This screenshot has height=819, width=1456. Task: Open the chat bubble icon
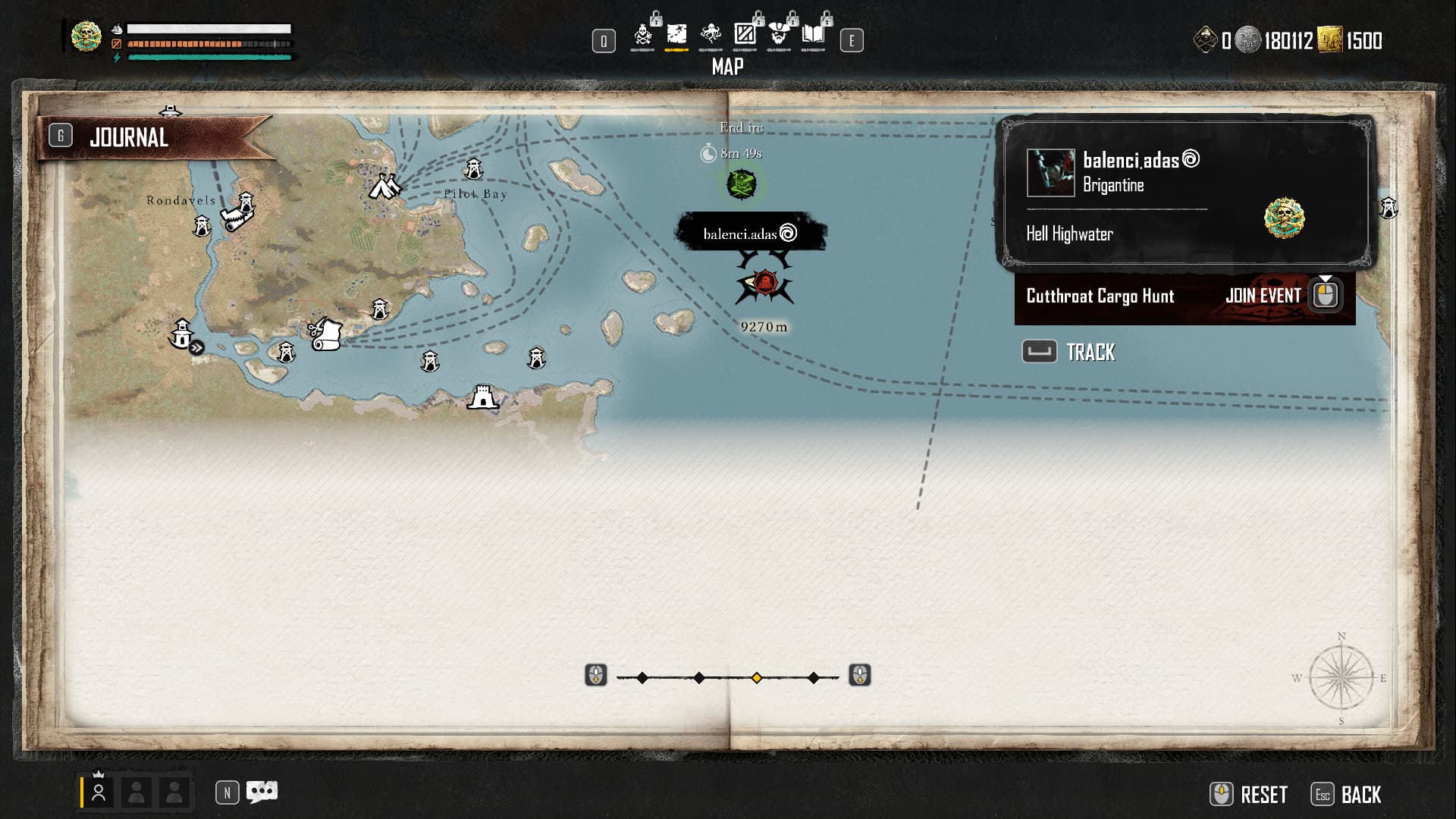click(262, 792)
